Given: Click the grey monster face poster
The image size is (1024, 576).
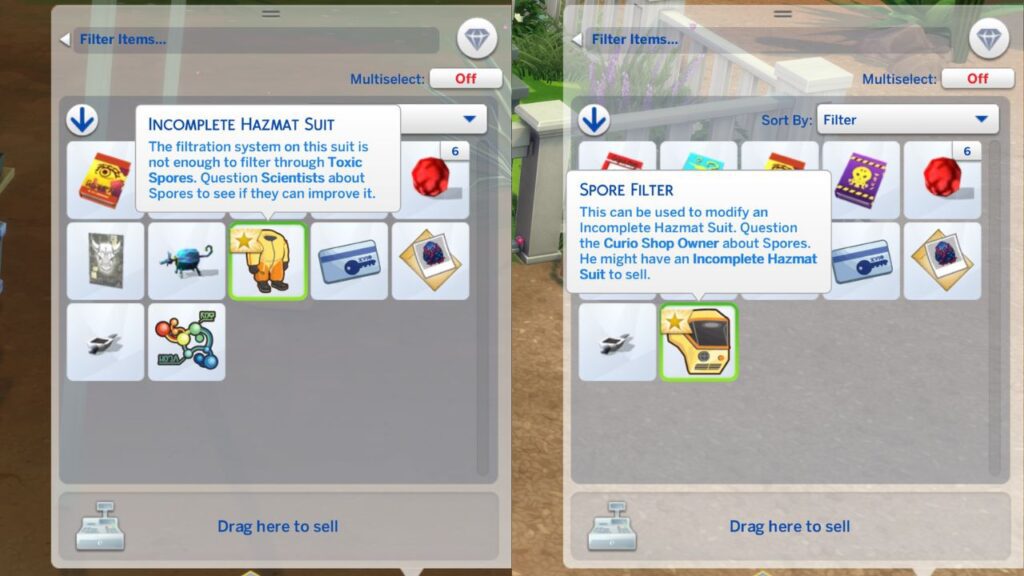Looking at the screenshot, I should coord(106,261).
